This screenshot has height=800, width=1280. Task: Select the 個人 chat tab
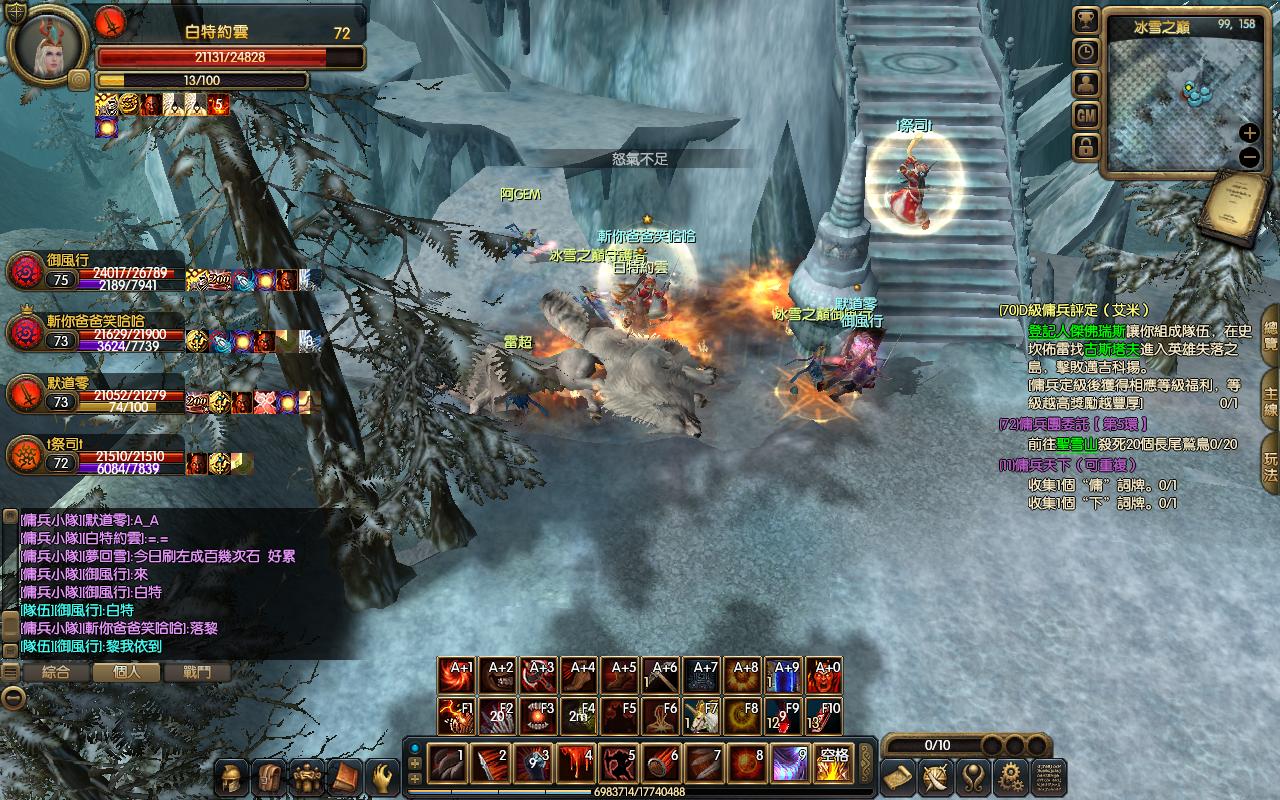pyautogui.click(x=126, y=673)
